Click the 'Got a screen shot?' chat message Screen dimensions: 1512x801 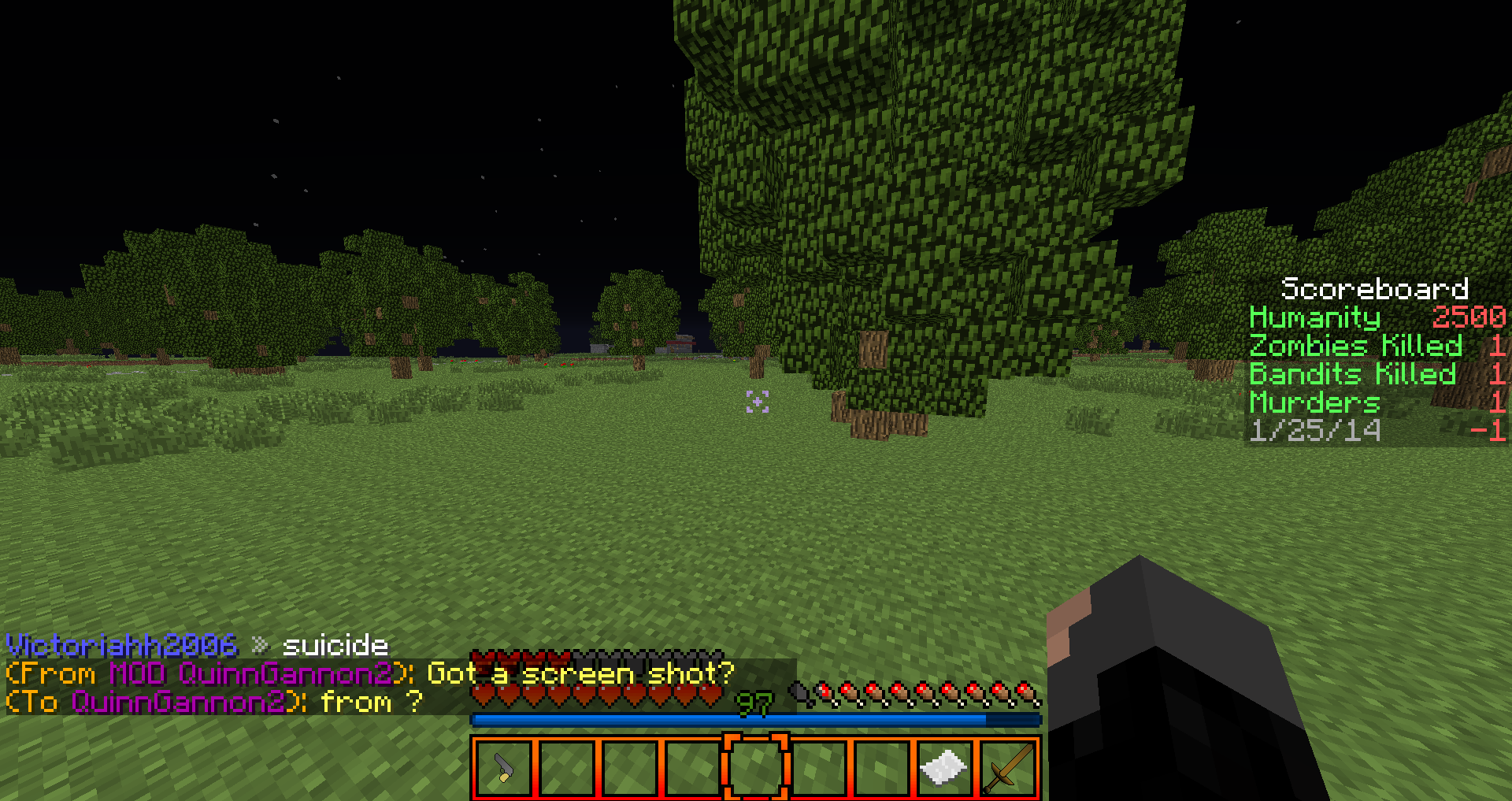580,673
